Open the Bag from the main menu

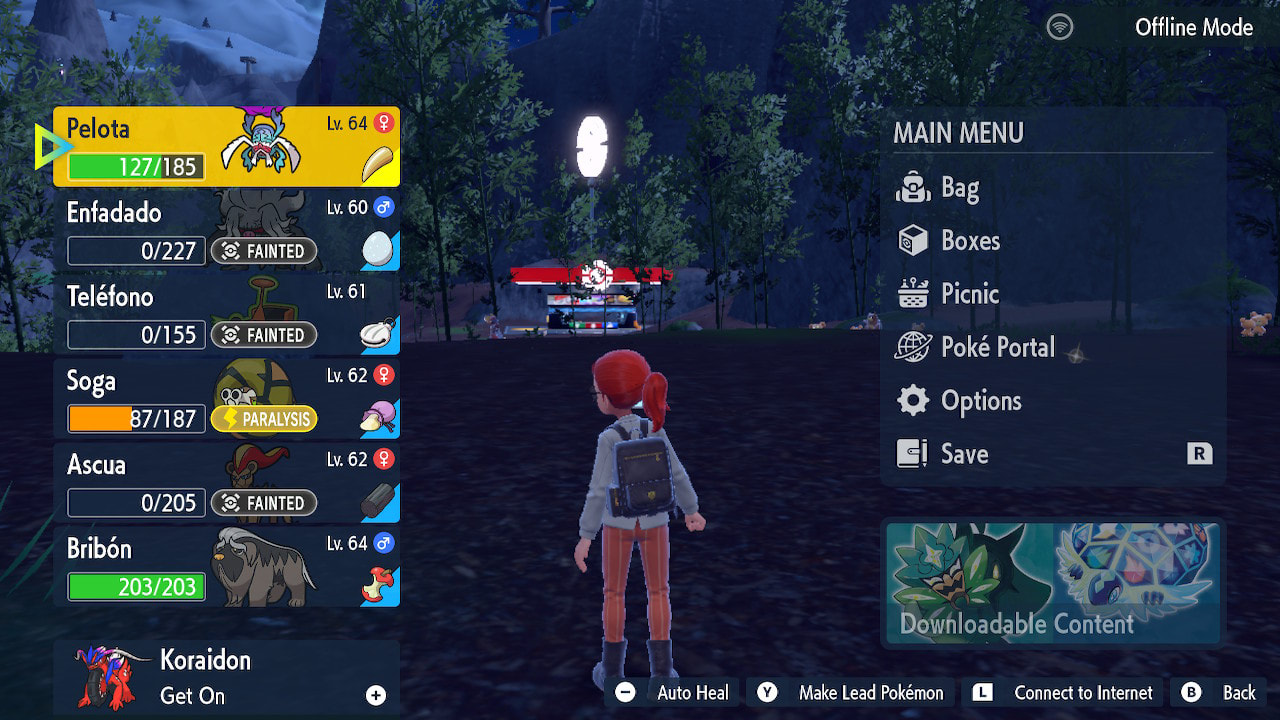(958, 188)
